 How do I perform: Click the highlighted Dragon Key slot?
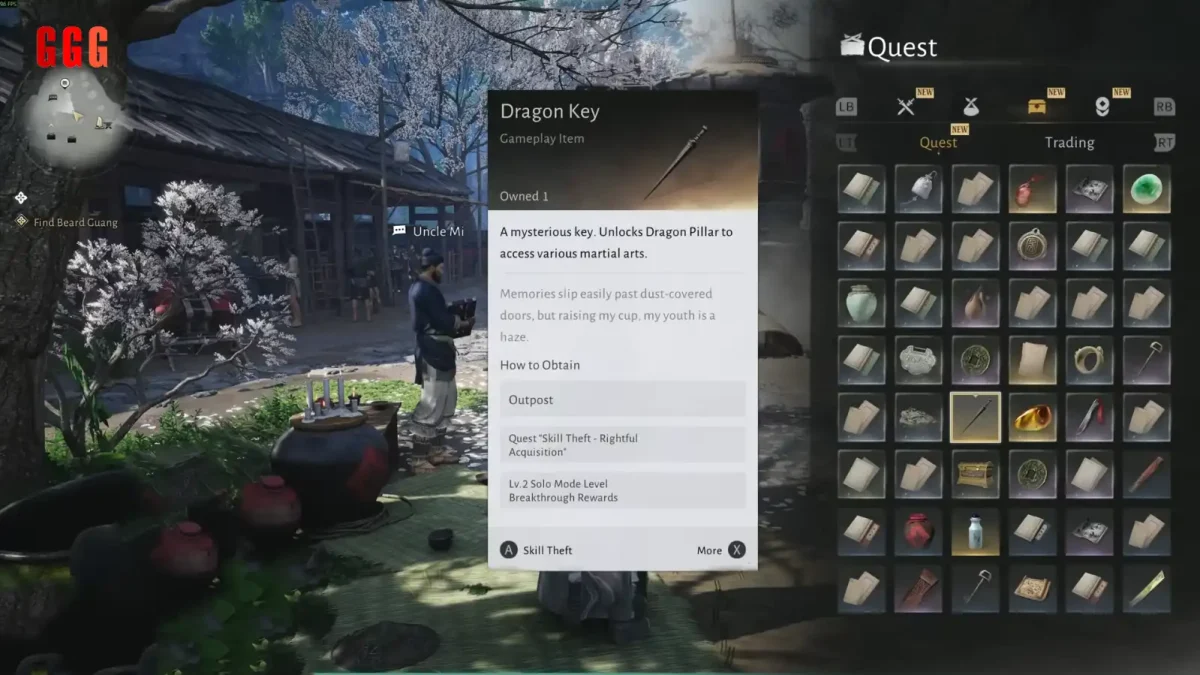975,418
